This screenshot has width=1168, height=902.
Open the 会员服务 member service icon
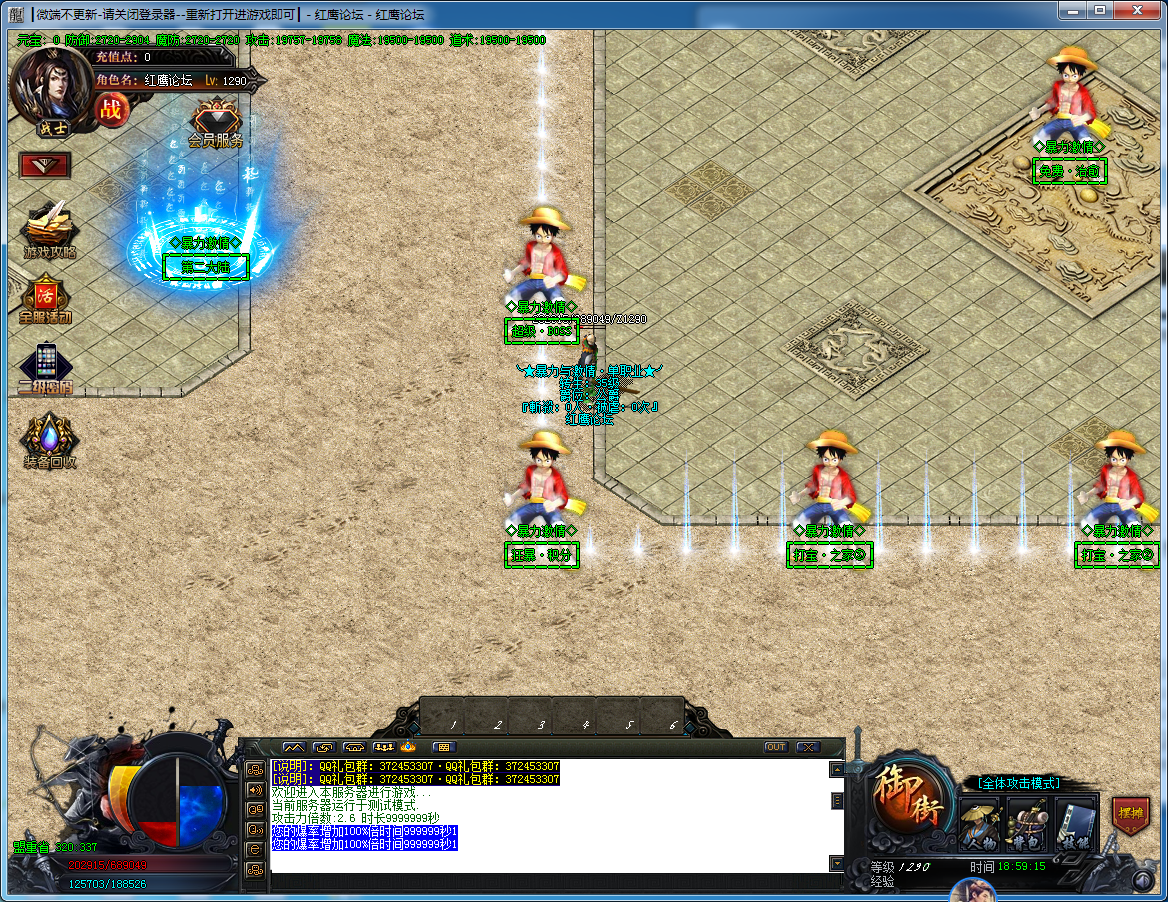[x=216, y=122]
